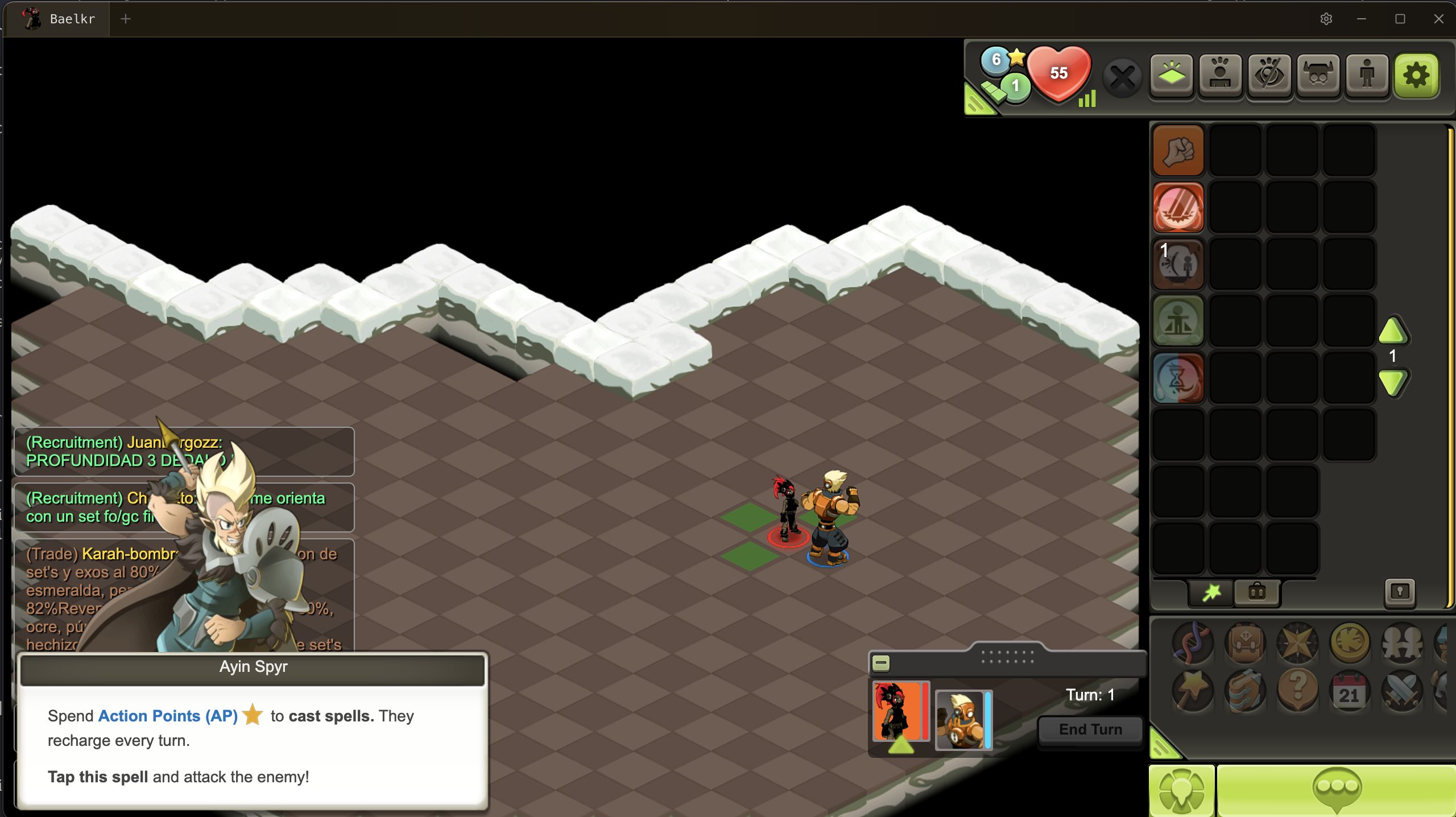Open the green gear fight options
This screenshot has width=1456, height=817.
[x=1416, y=75]
